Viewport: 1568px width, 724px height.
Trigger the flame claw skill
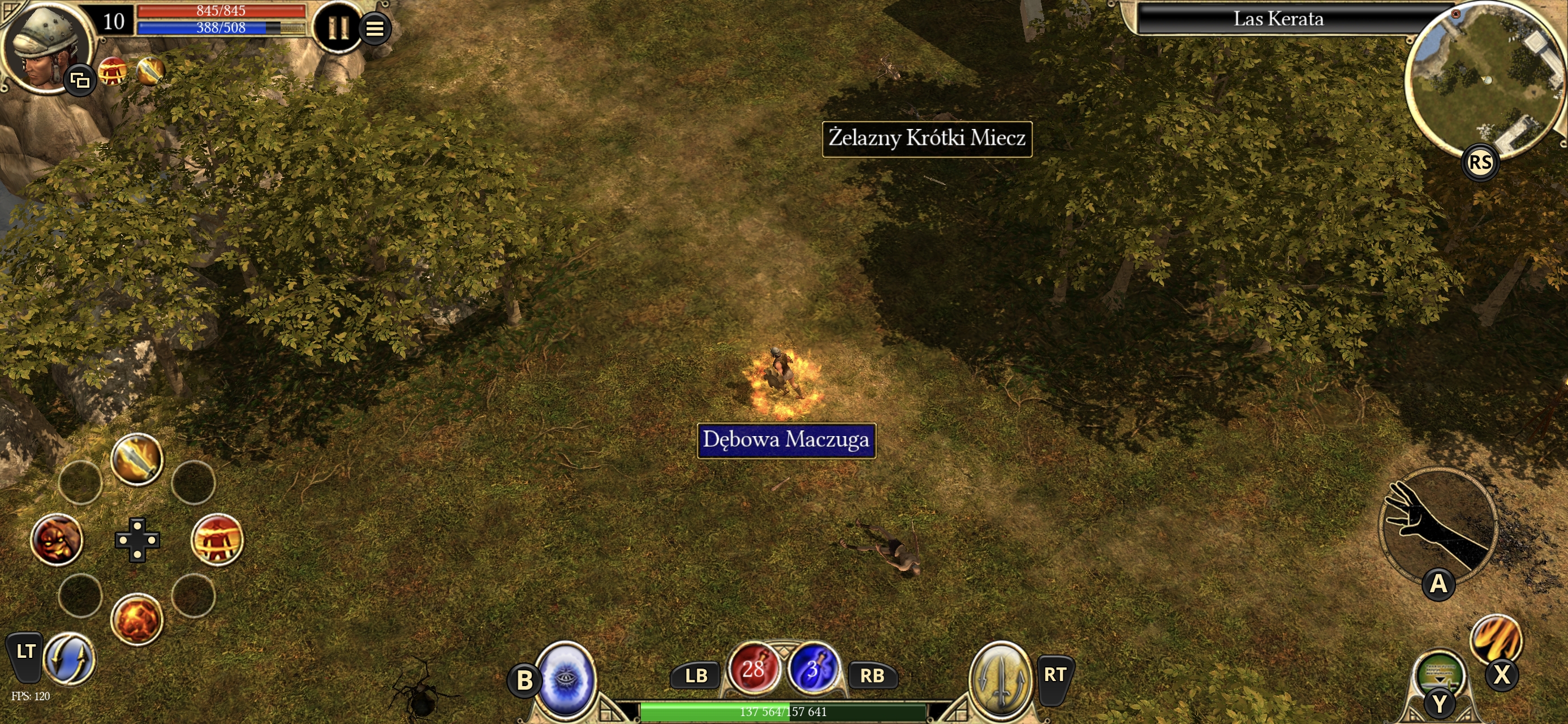tap(1495, 638)
